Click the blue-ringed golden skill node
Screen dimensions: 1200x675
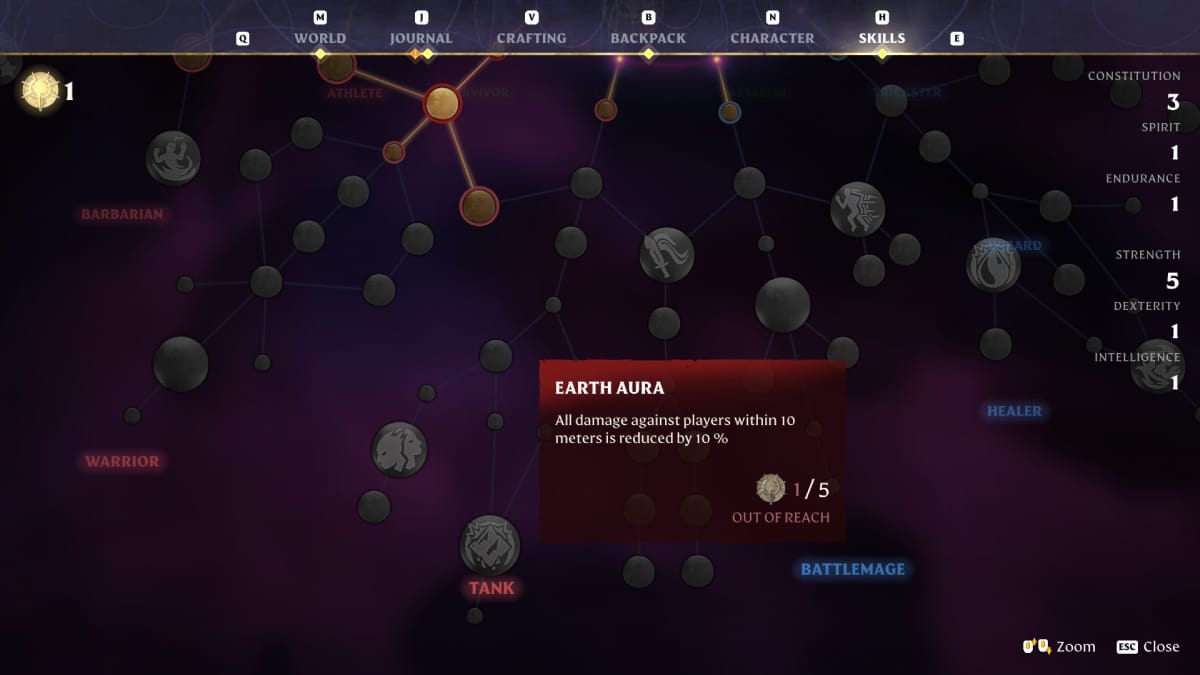pyautogui.click(x=730, y=112)
